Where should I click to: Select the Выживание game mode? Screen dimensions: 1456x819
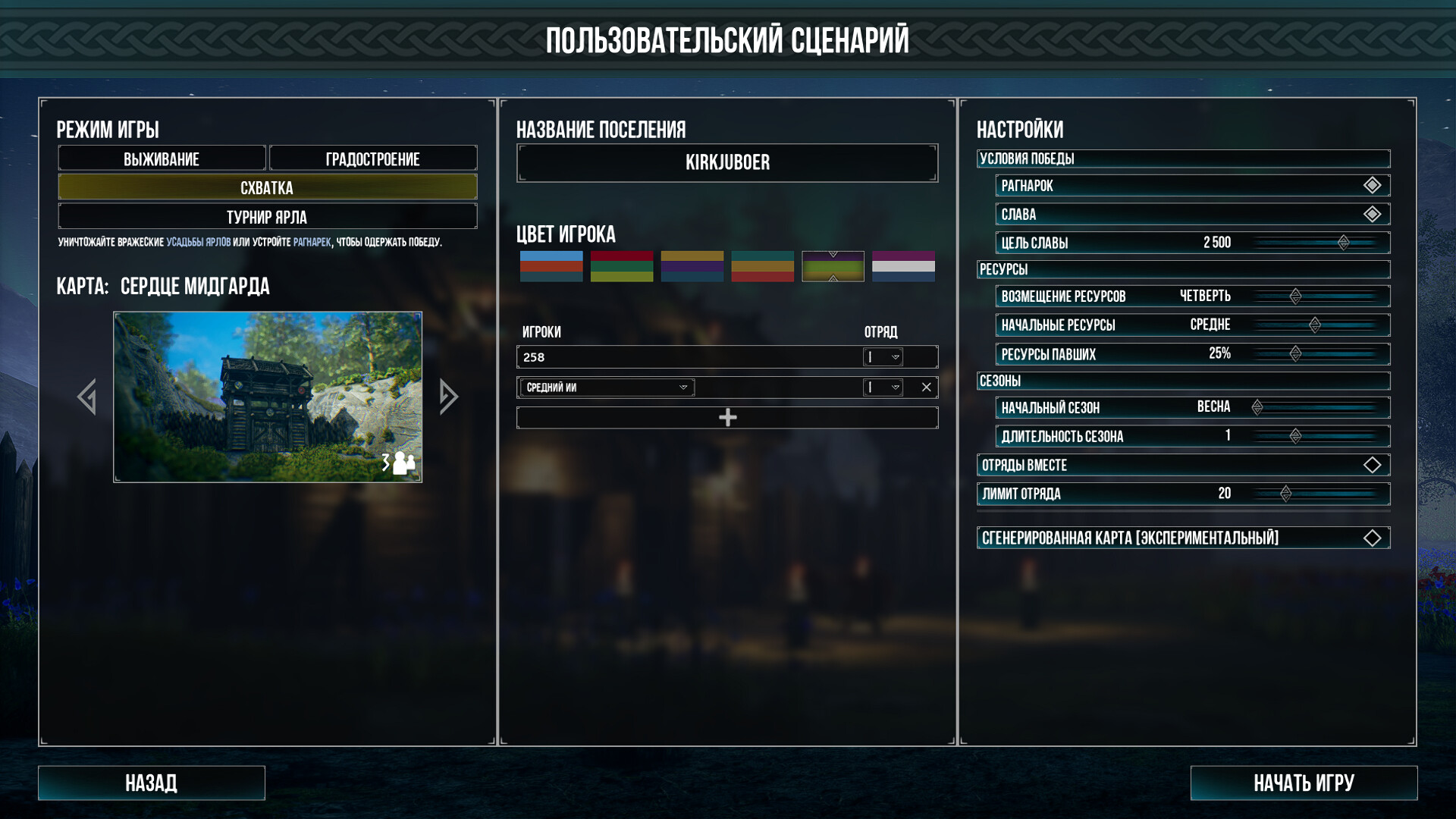162,159
